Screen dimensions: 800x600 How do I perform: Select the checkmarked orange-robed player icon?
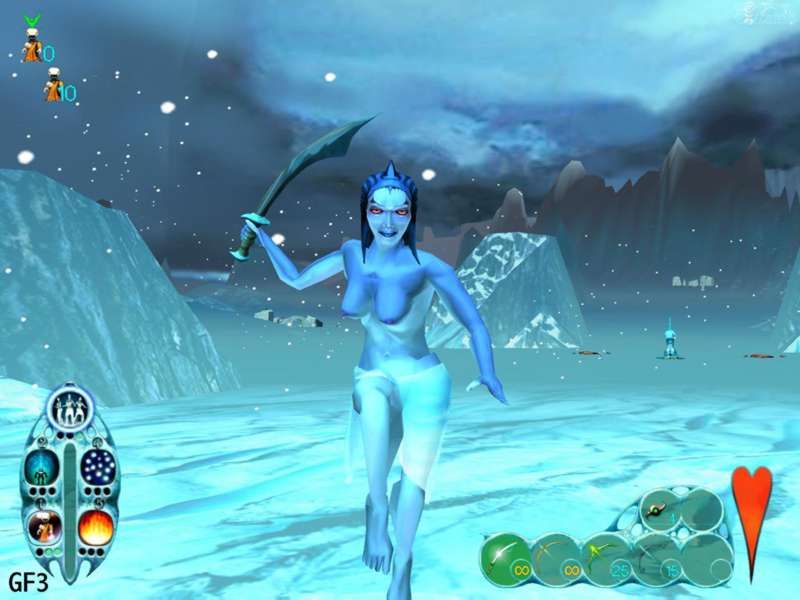point(32,46)
